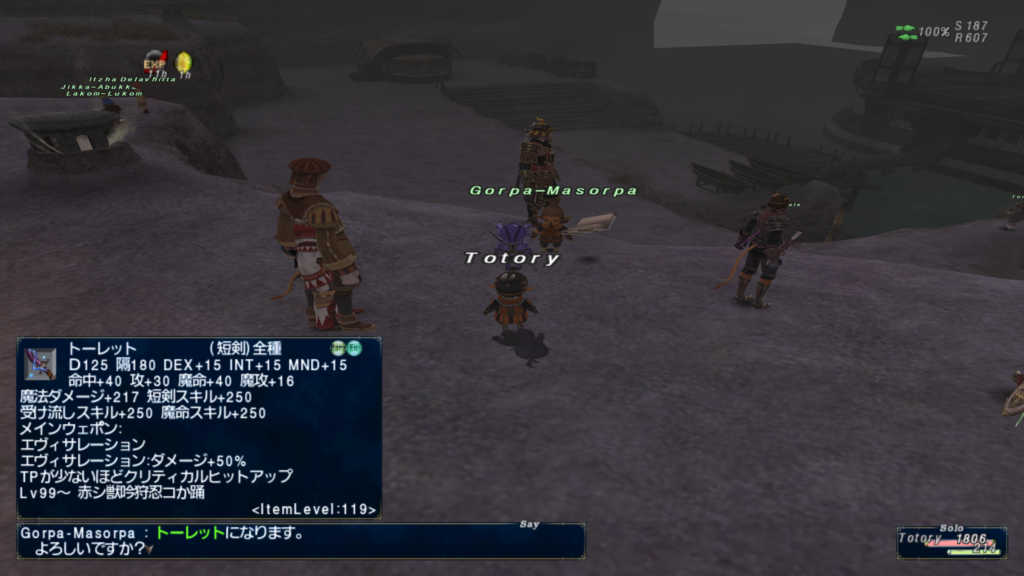Click the トーレット dagger item icon
This screenshot has height=576, width=1024.
pyautogui.click(x=40, y=363)
